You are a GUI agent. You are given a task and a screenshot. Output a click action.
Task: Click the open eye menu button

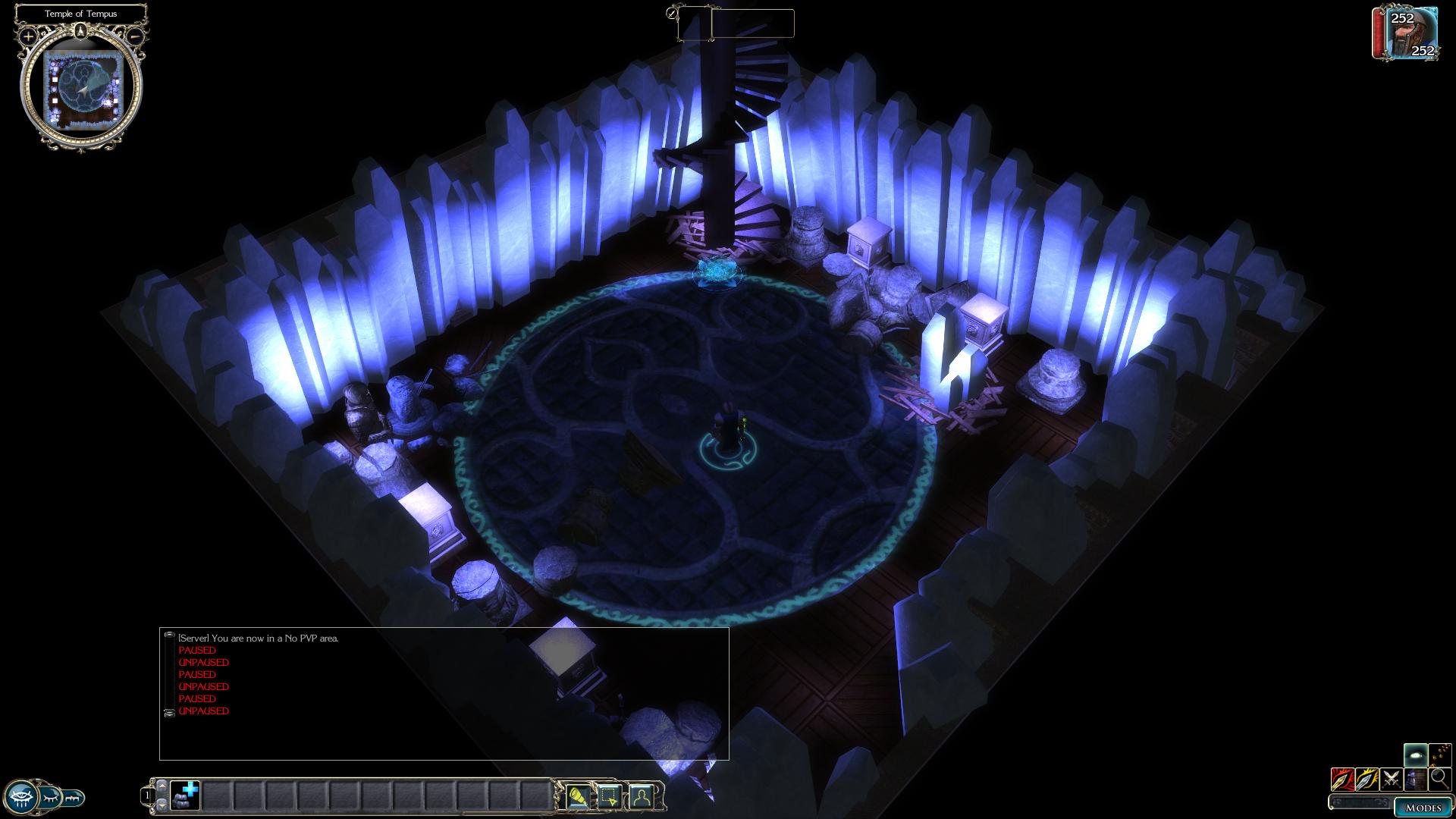tap(20, 797)
